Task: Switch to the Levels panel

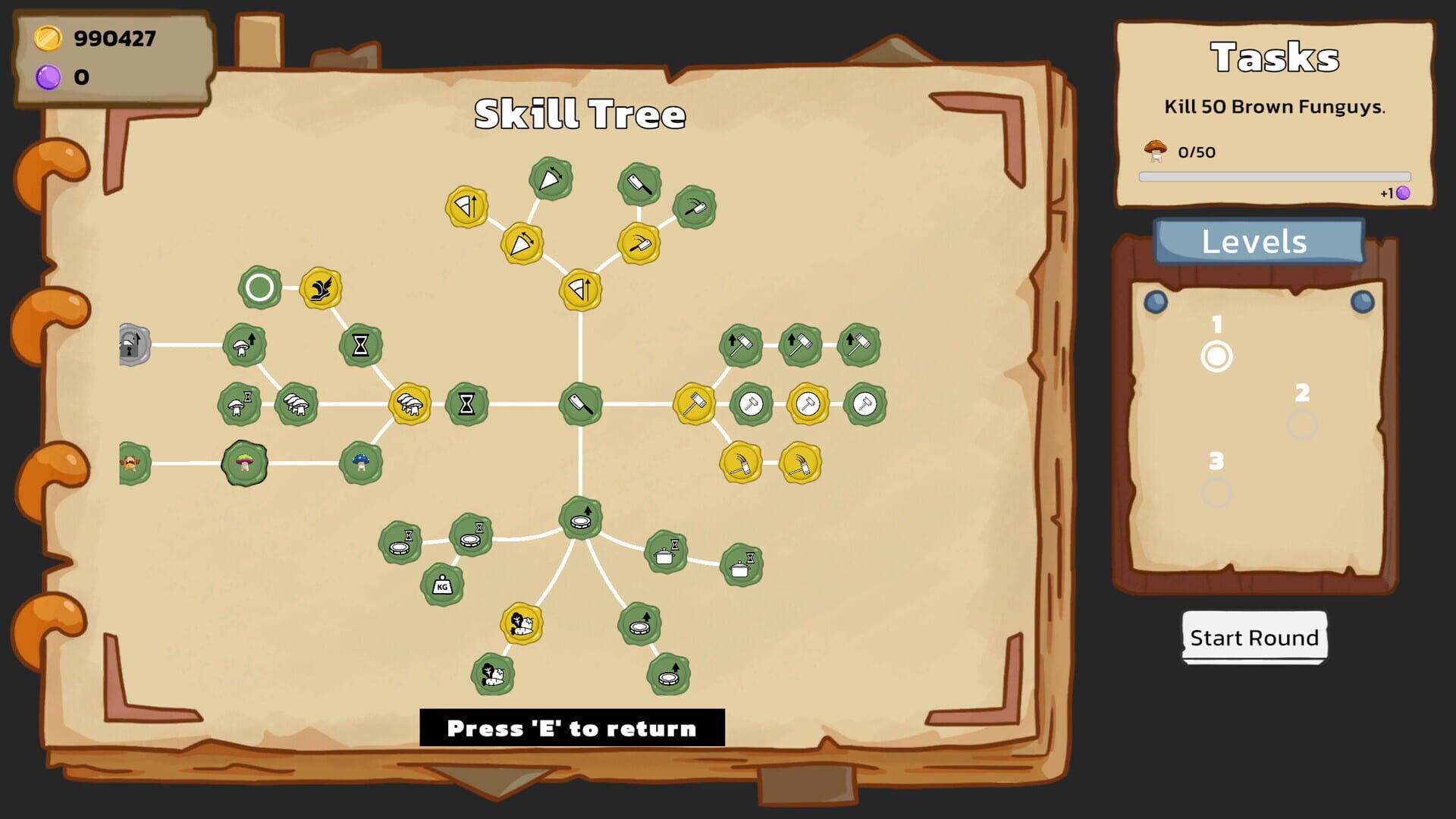Action: (1254, 243)
